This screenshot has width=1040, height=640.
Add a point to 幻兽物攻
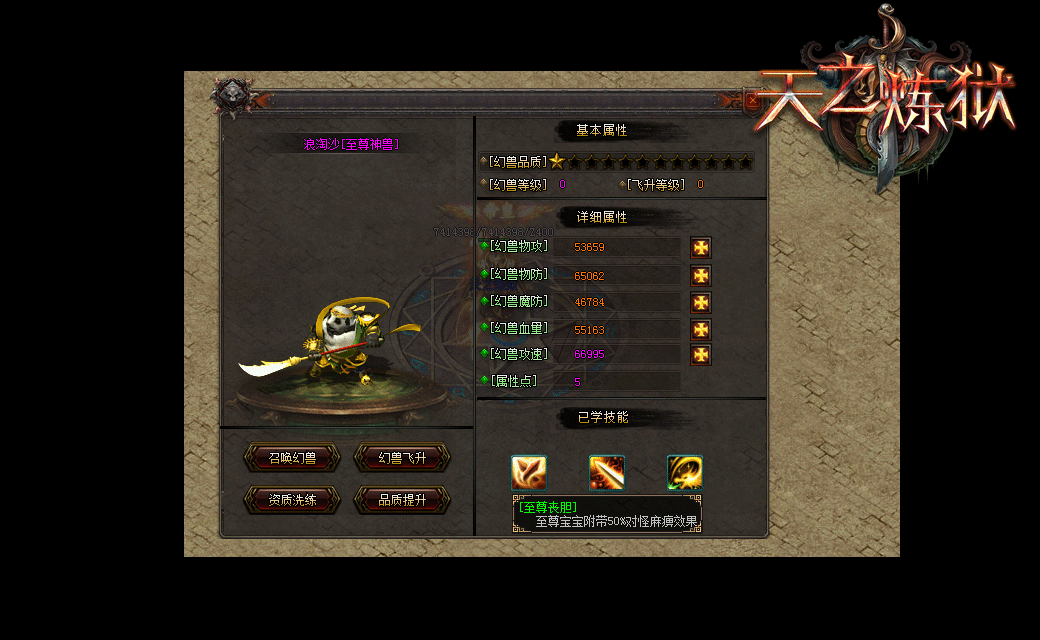point(701,248)
